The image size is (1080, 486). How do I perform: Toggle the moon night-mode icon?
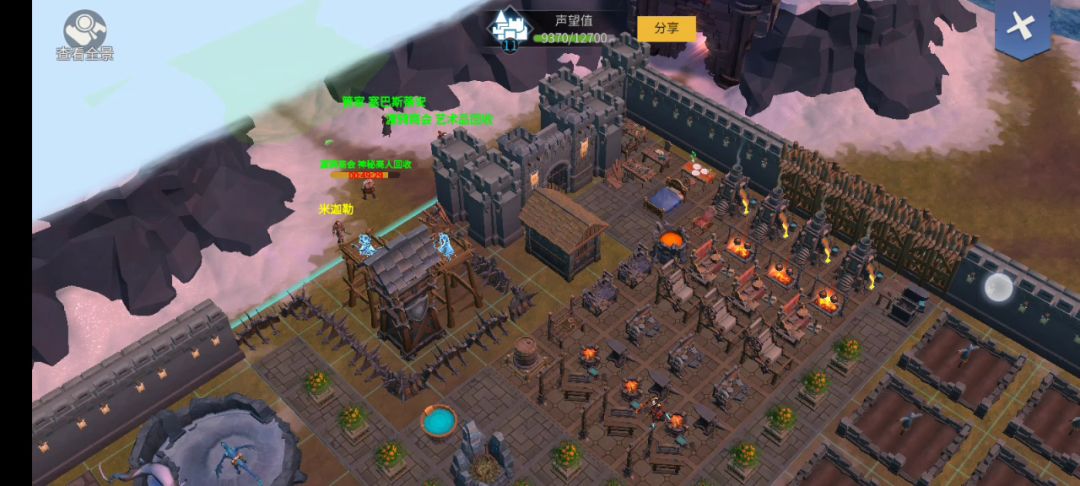point(998,288)
